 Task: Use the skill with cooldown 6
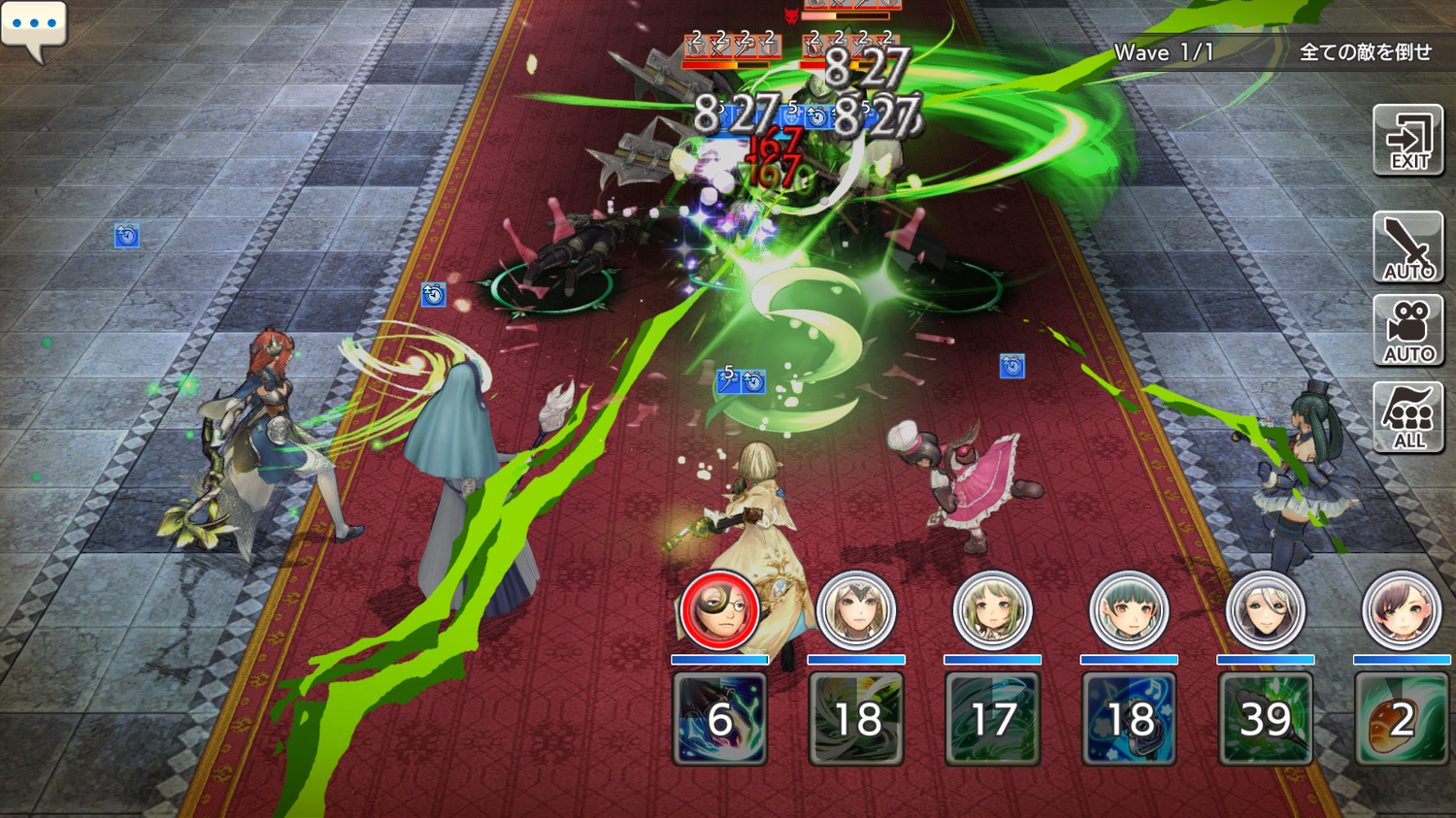719,719
